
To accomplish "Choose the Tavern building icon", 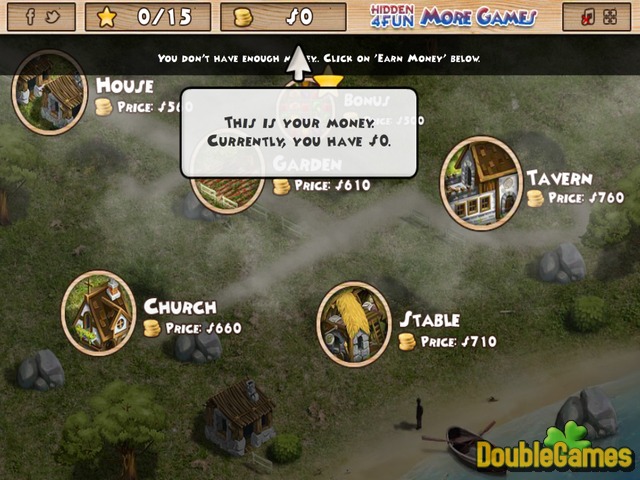I will 481,183.
